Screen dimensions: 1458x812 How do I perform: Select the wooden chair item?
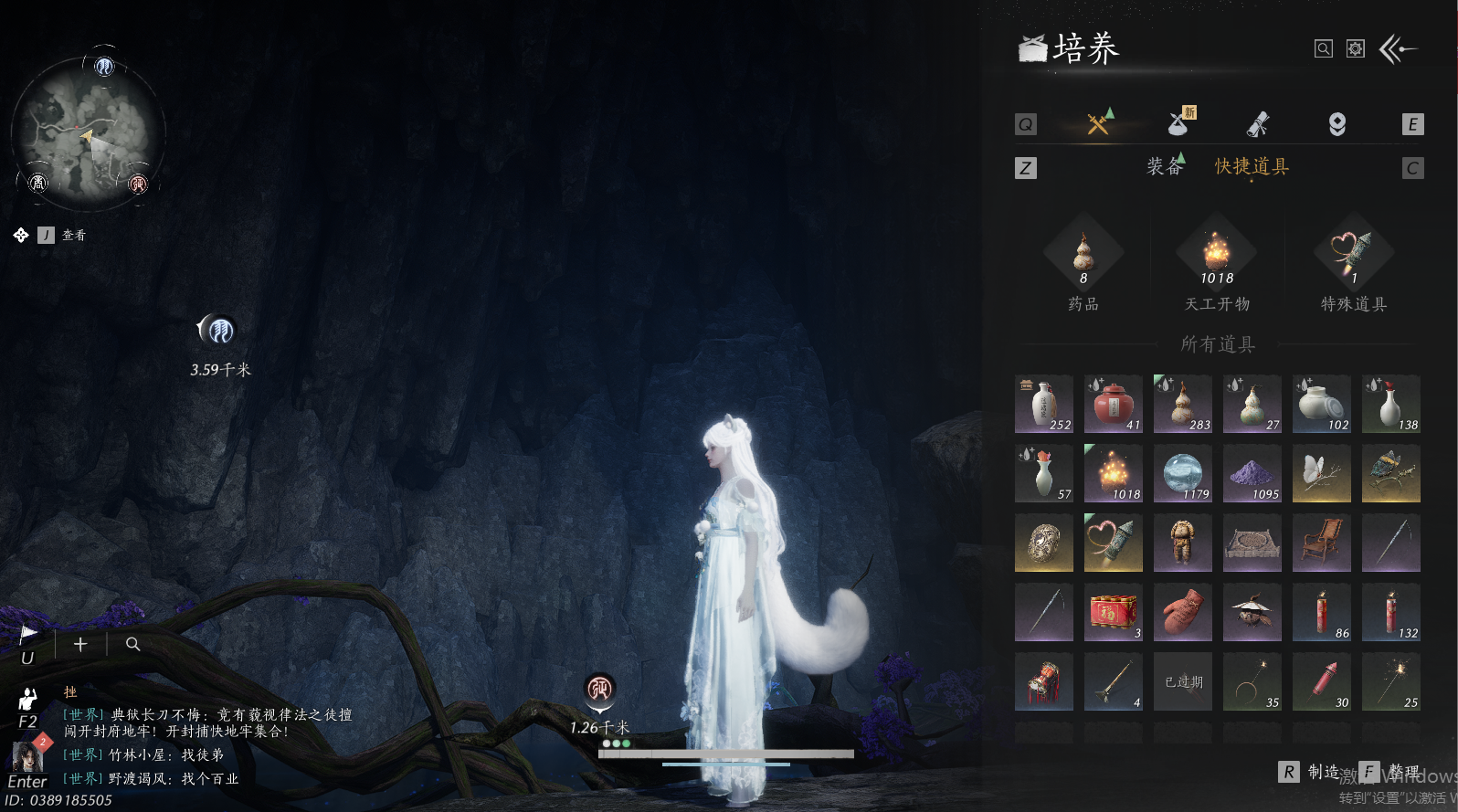click(x=1321, y=543)
